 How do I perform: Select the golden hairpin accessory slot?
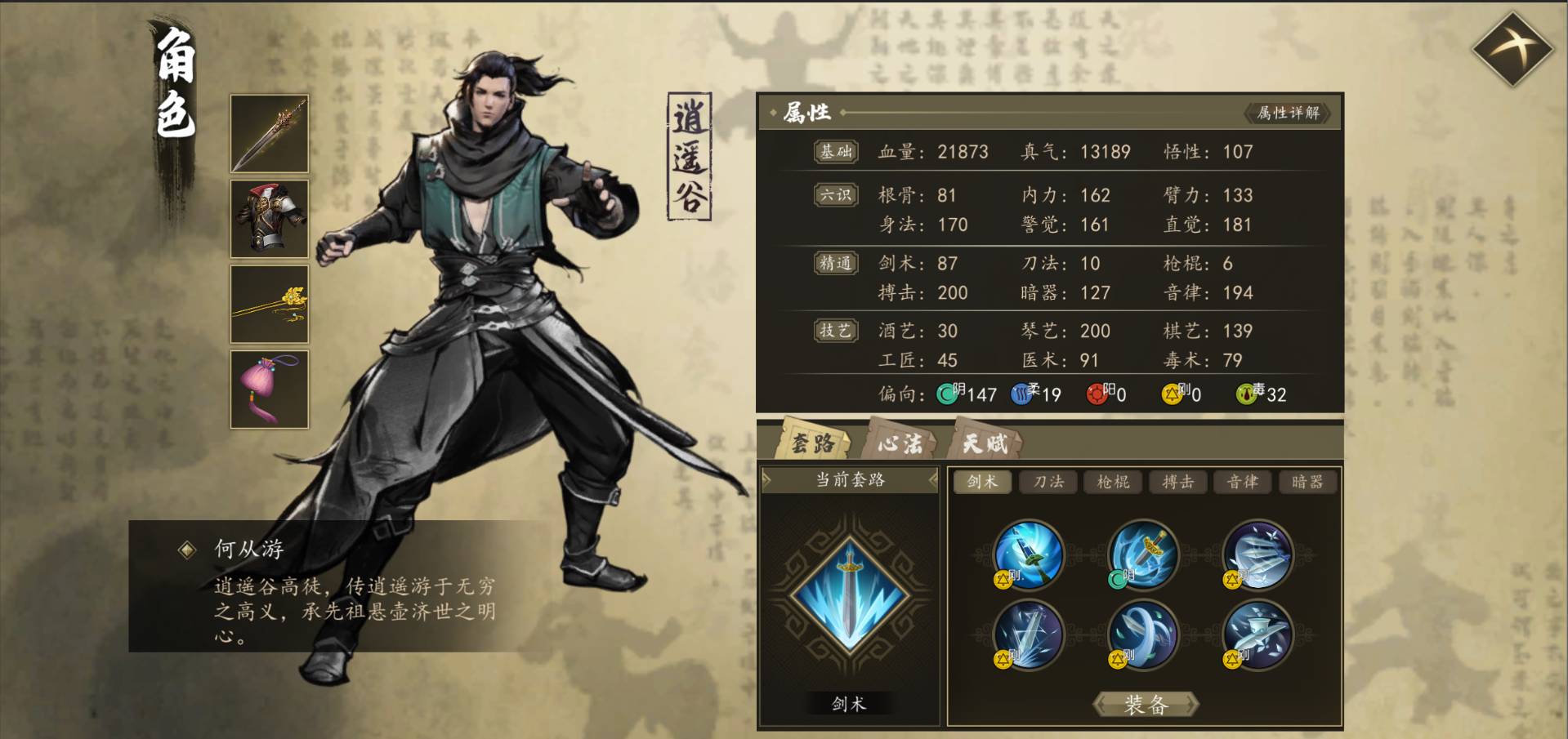point(270,304)
